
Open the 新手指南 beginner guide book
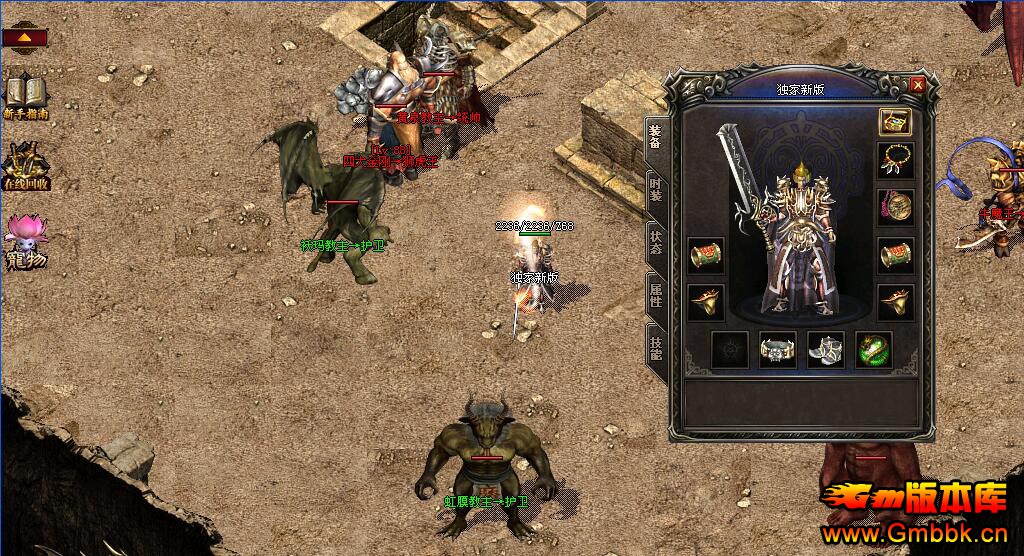pyautogui.click(x=26, y=96)
